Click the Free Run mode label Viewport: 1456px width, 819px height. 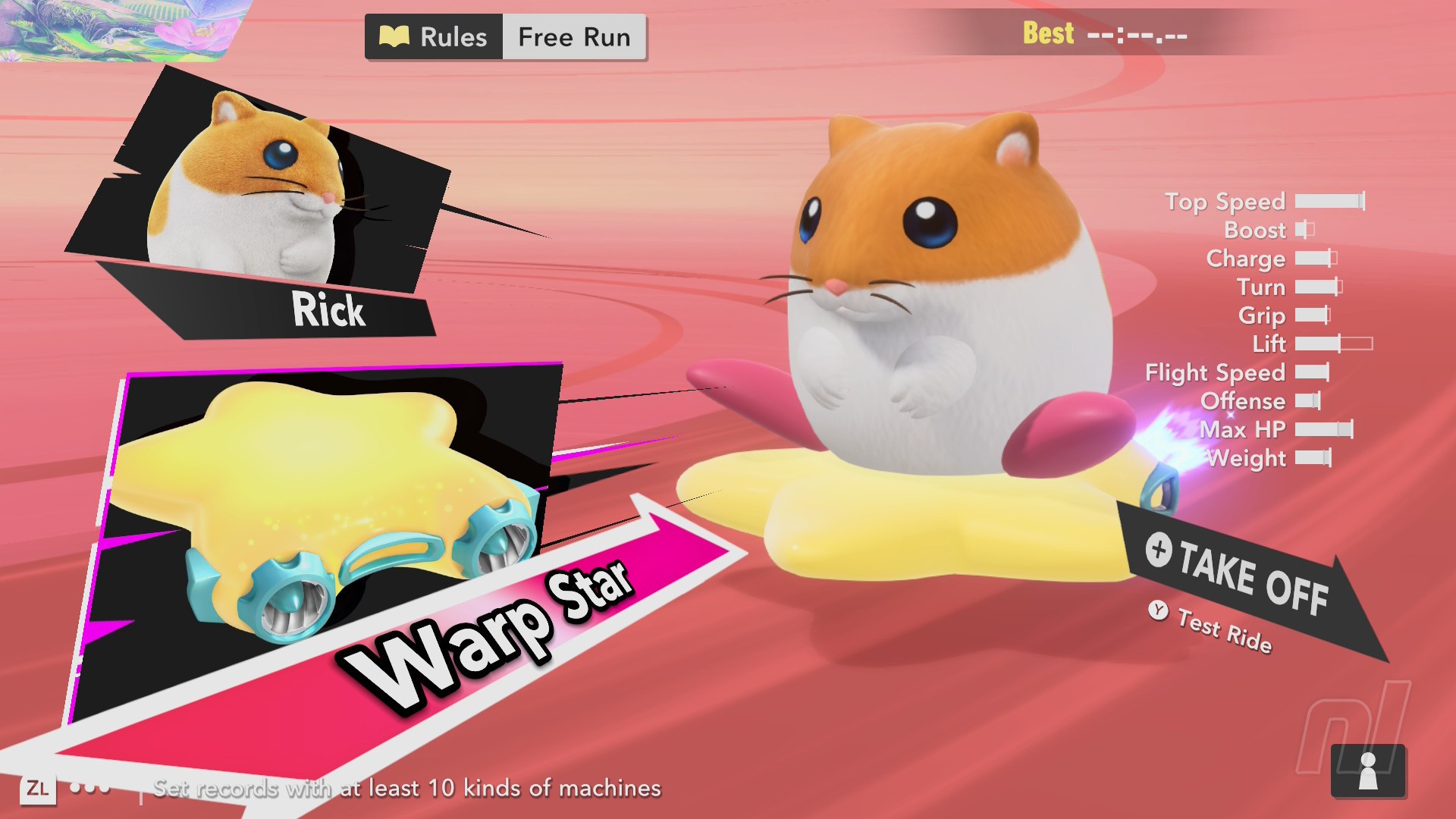(574, 36)
